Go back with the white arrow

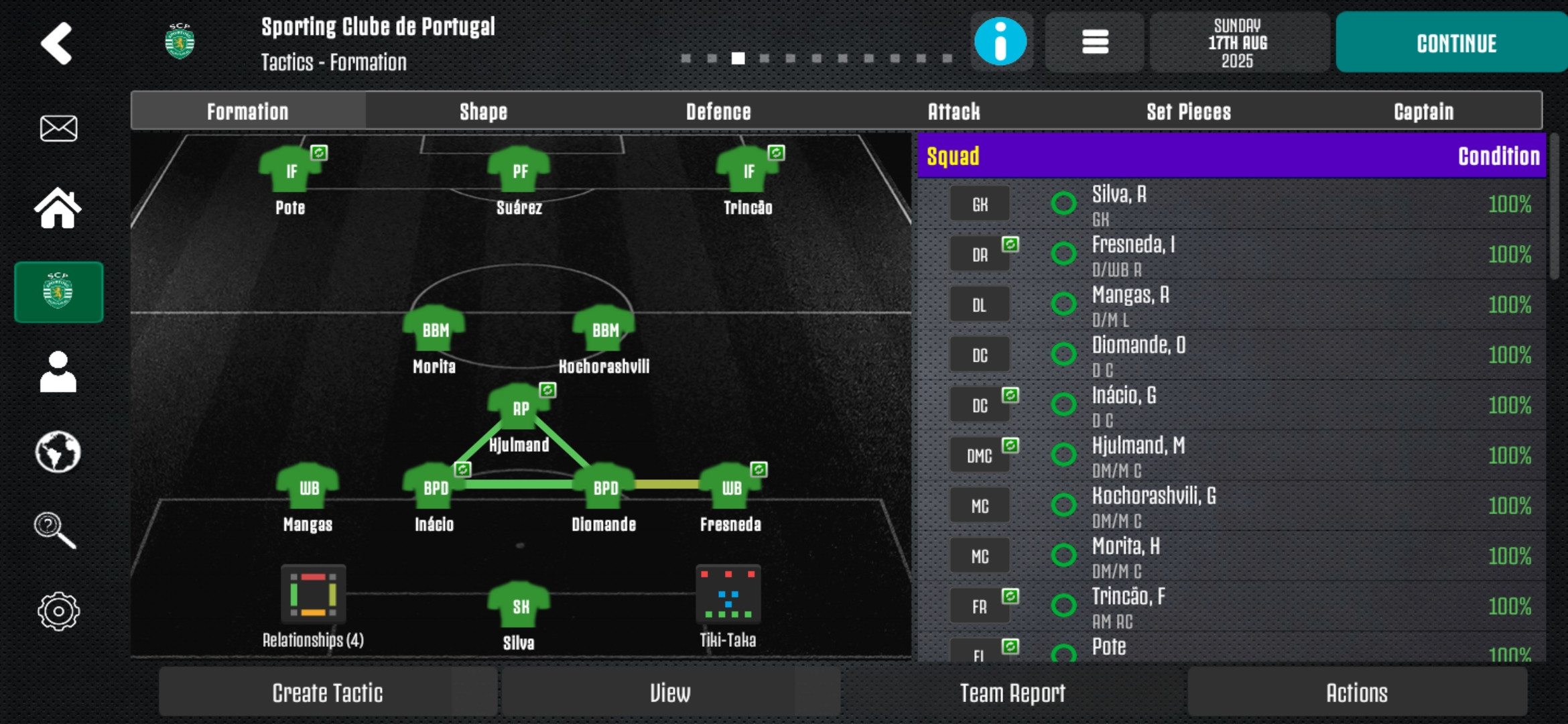click(x=57, y=44)
